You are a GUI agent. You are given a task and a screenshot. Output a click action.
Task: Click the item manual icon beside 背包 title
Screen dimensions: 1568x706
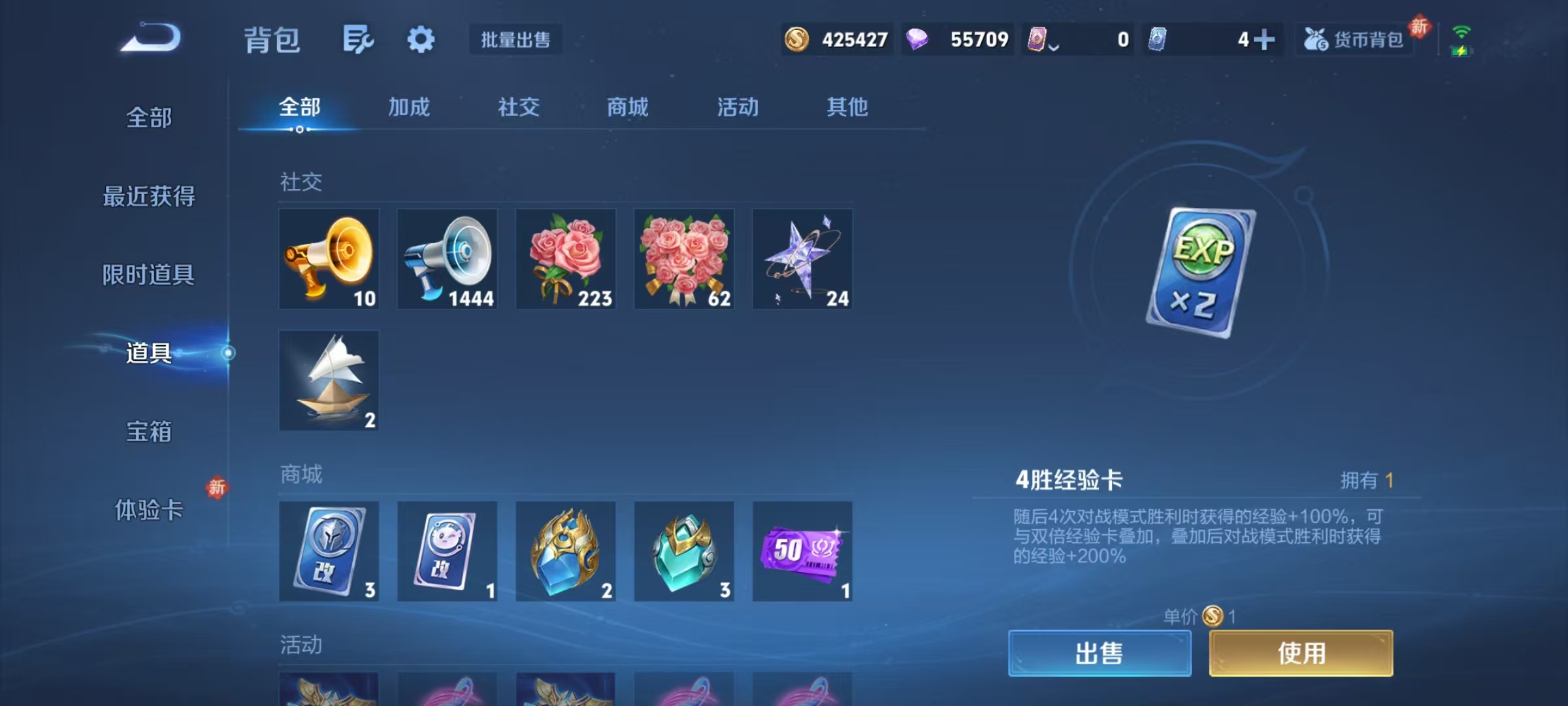coord(357,39)
